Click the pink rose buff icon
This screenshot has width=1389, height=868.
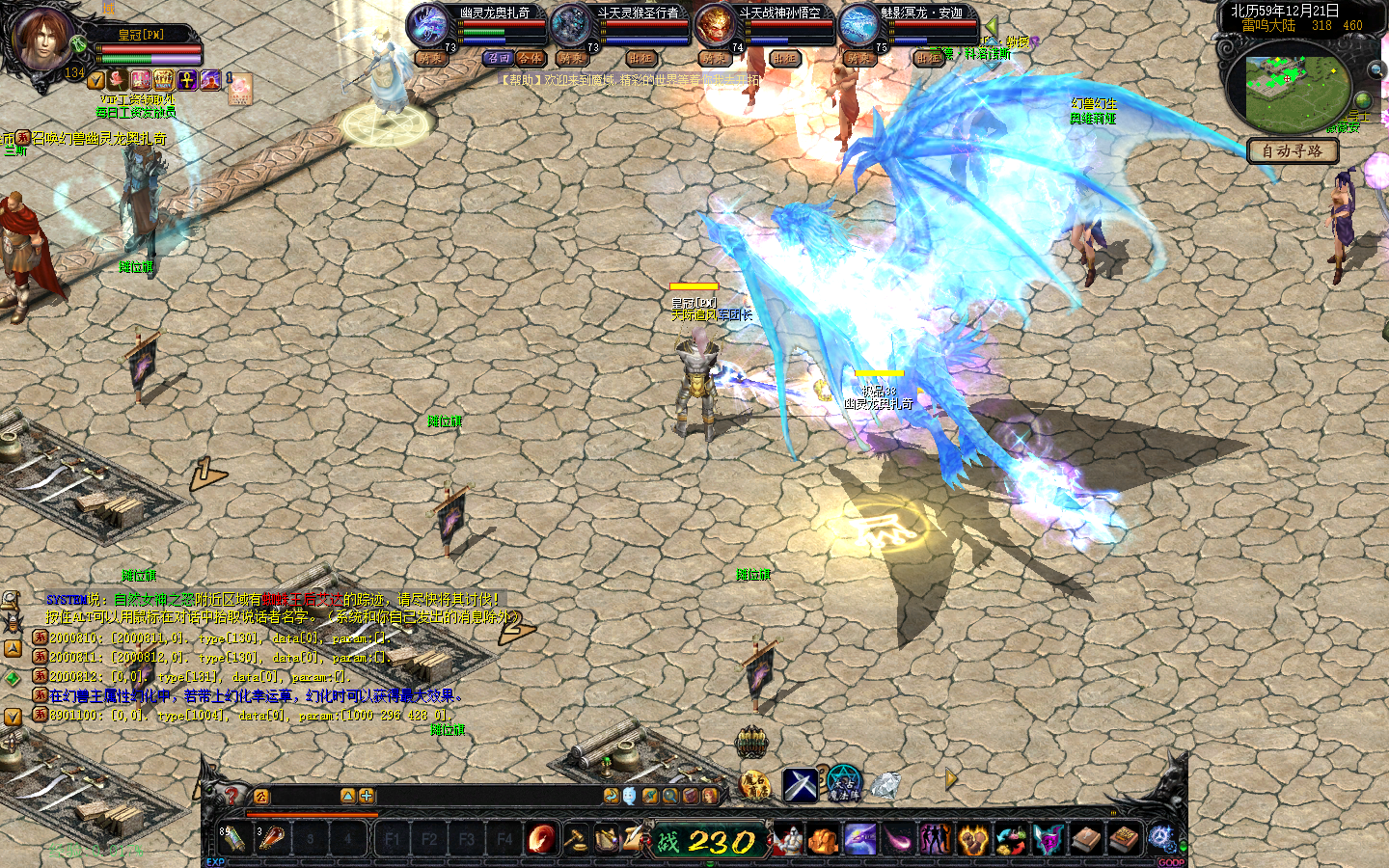point(118,80)
